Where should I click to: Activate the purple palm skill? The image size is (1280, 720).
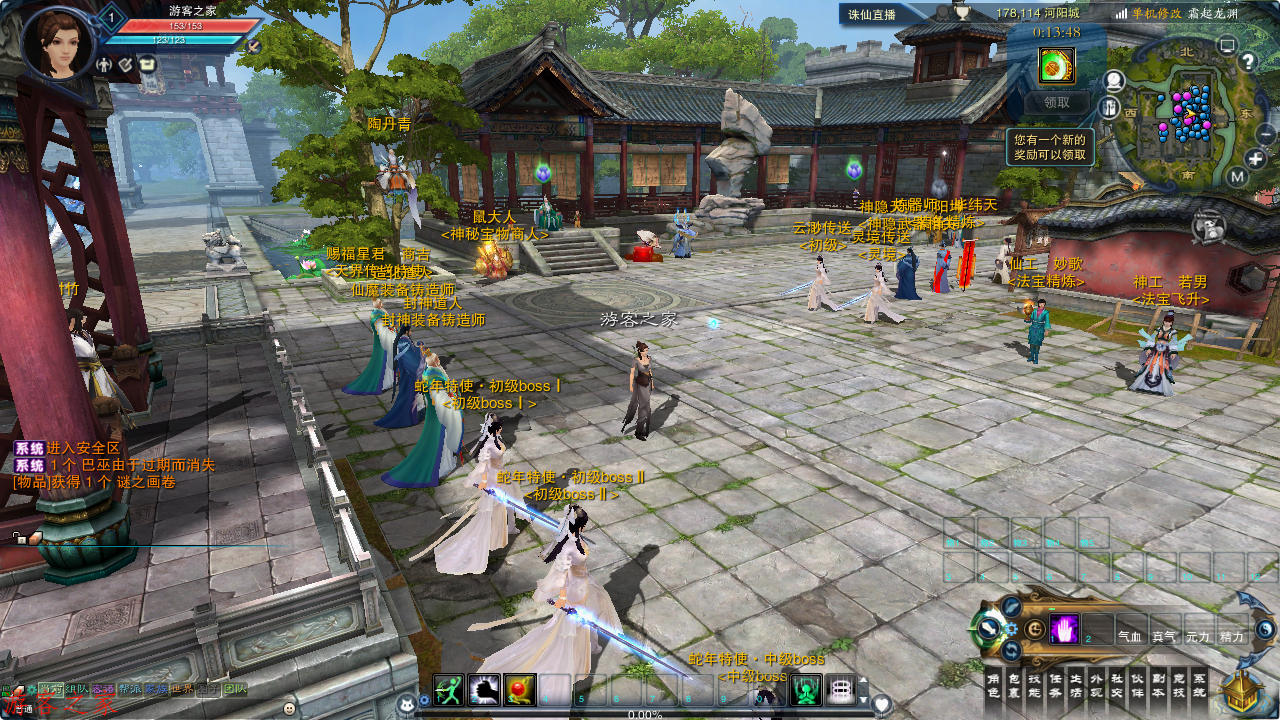[x=1063, y=628]
